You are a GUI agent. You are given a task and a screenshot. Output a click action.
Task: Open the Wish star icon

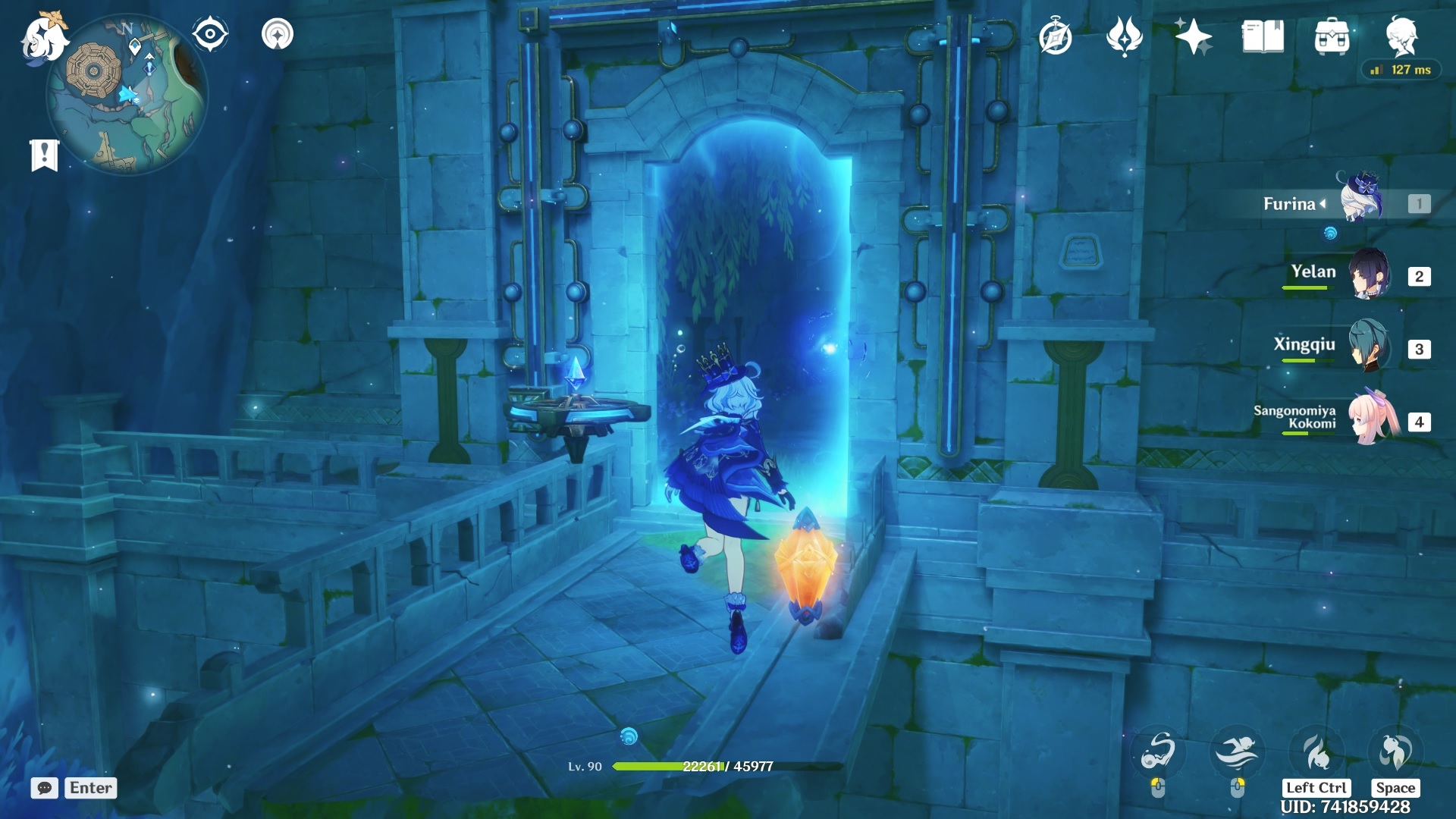(1193, 36)
